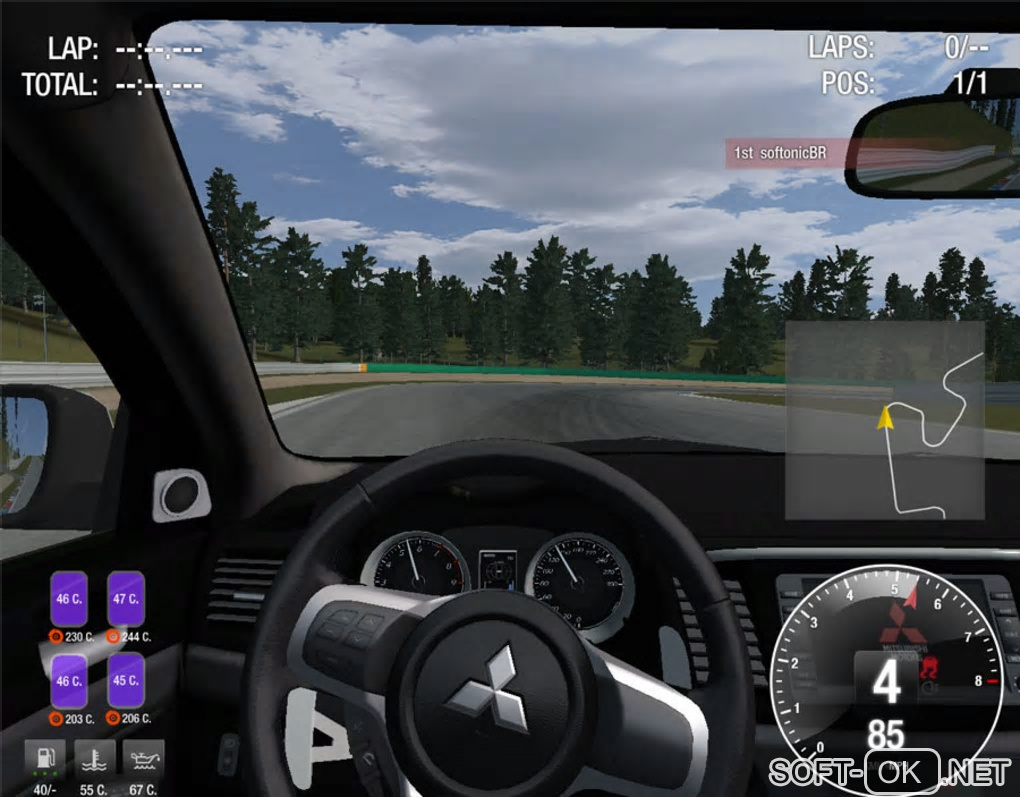Click the track minimap overlay
The image size is (1020, 797).
click(x=884, y=420)
